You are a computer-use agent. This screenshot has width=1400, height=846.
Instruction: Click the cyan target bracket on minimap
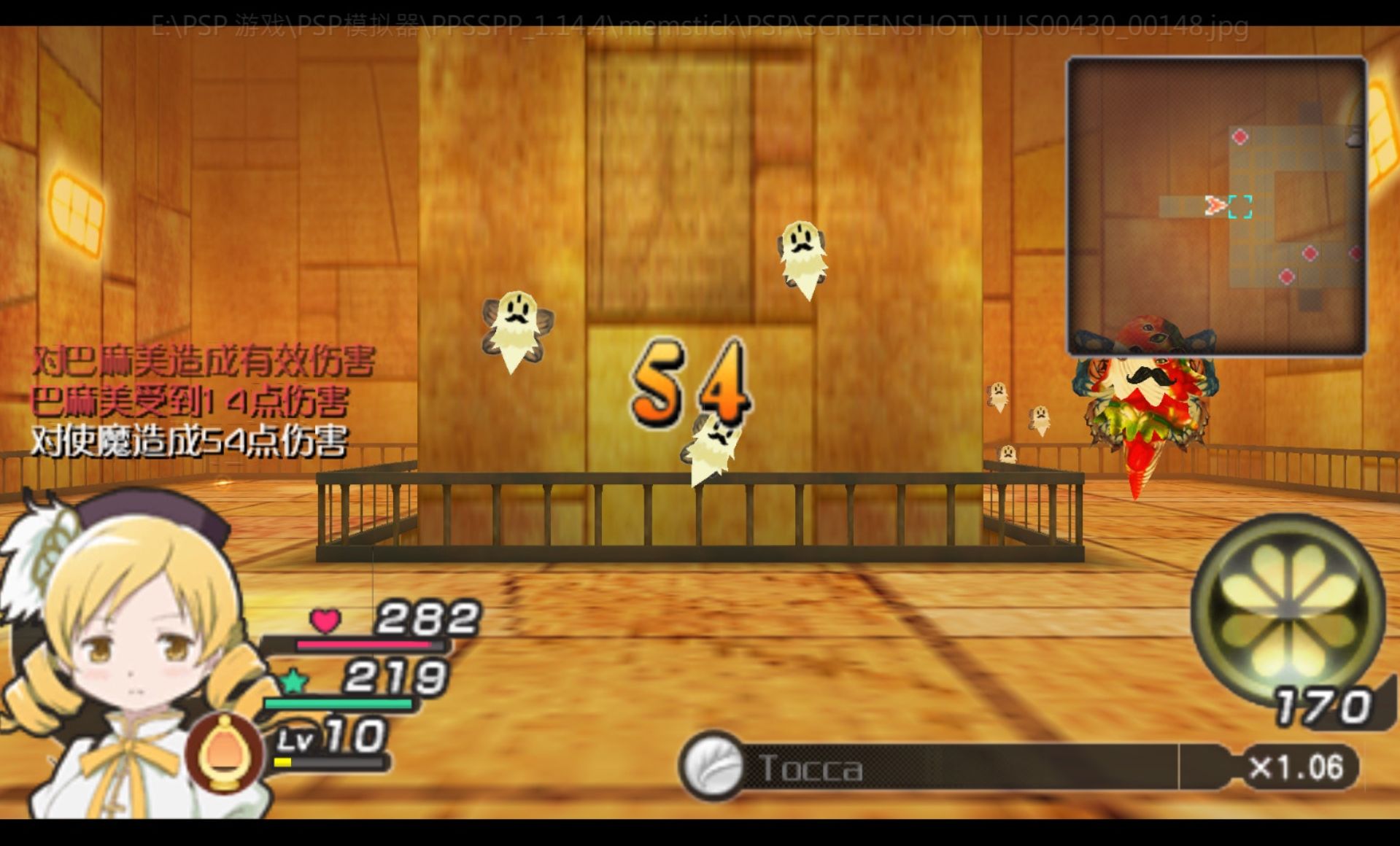click(x=1239, y=206)
